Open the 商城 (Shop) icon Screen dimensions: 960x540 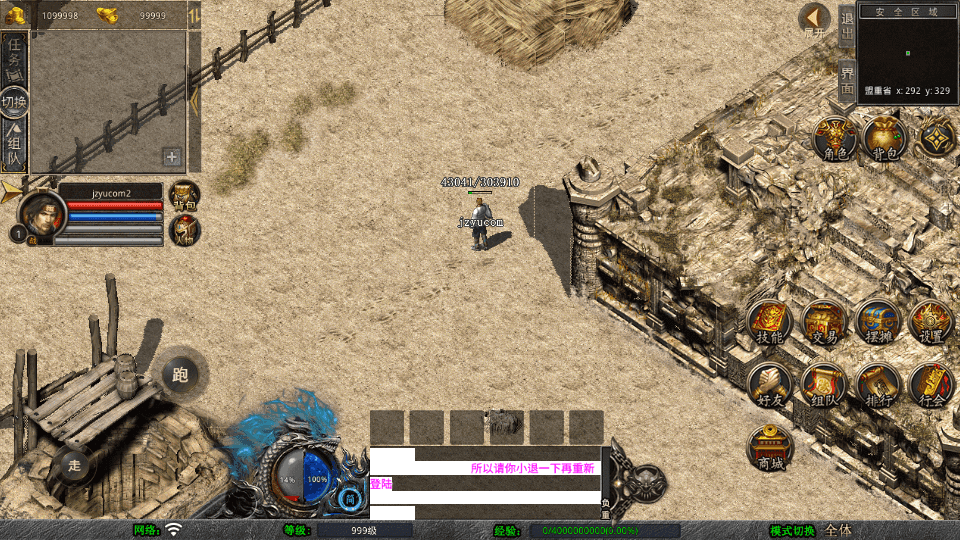click(x=771, y=449)
